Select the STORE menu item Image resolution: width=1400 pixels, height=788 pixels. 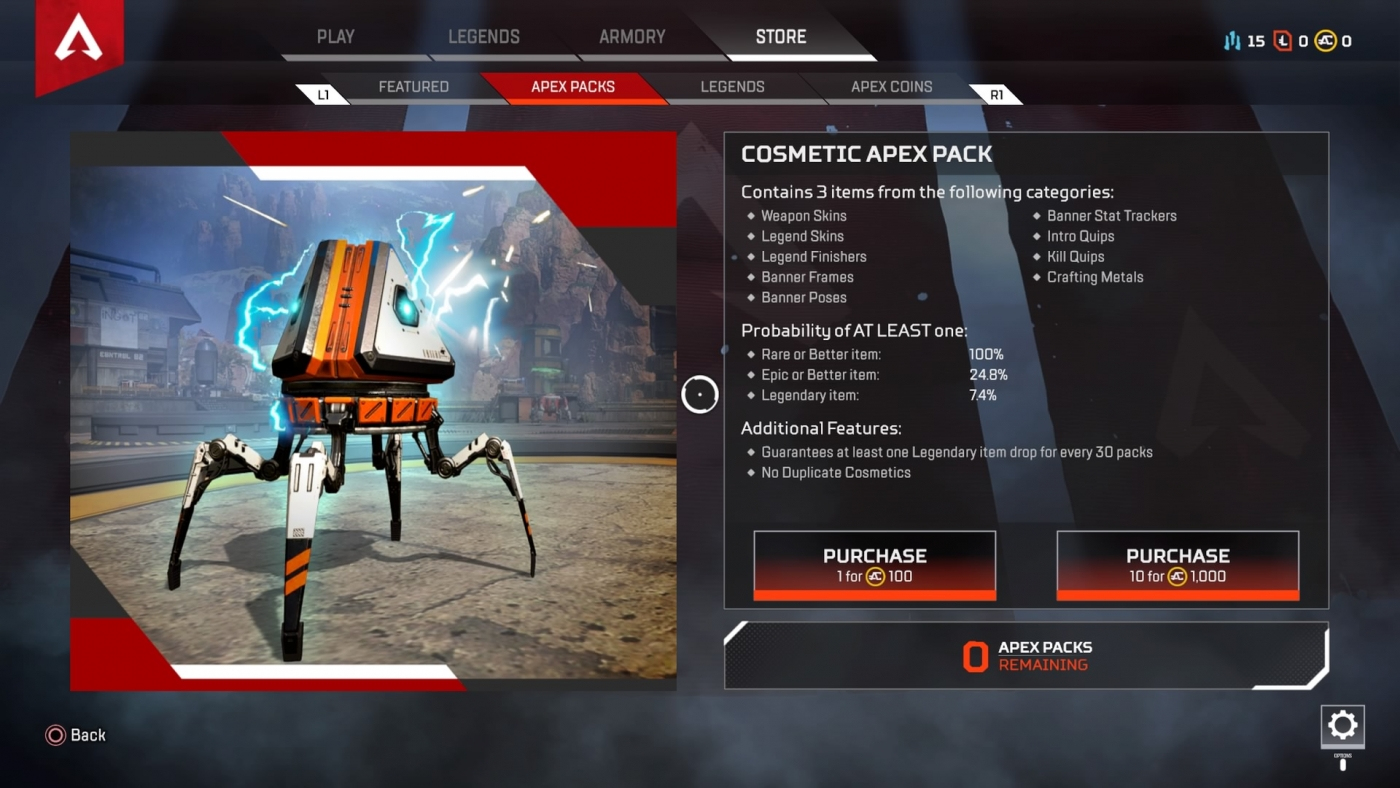coord(780,36)
